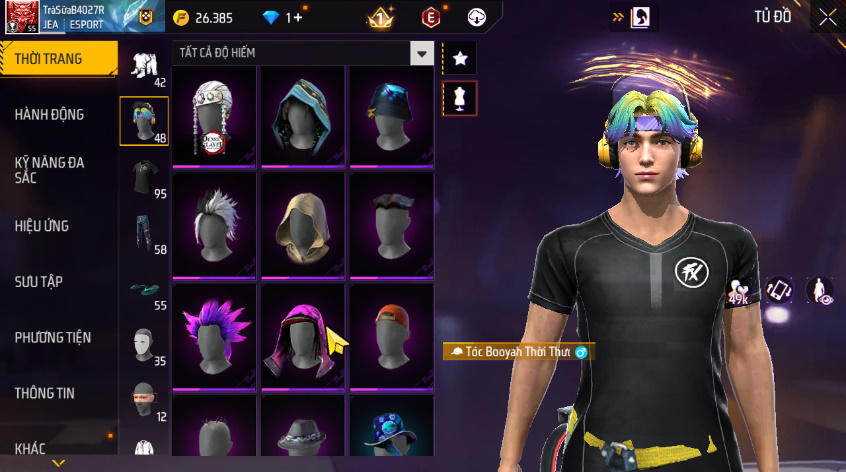The height and width of the screenshot is (472, 846).
Task: Equip the white braided Demon Slayer hair
Action: tap(214, 115)
